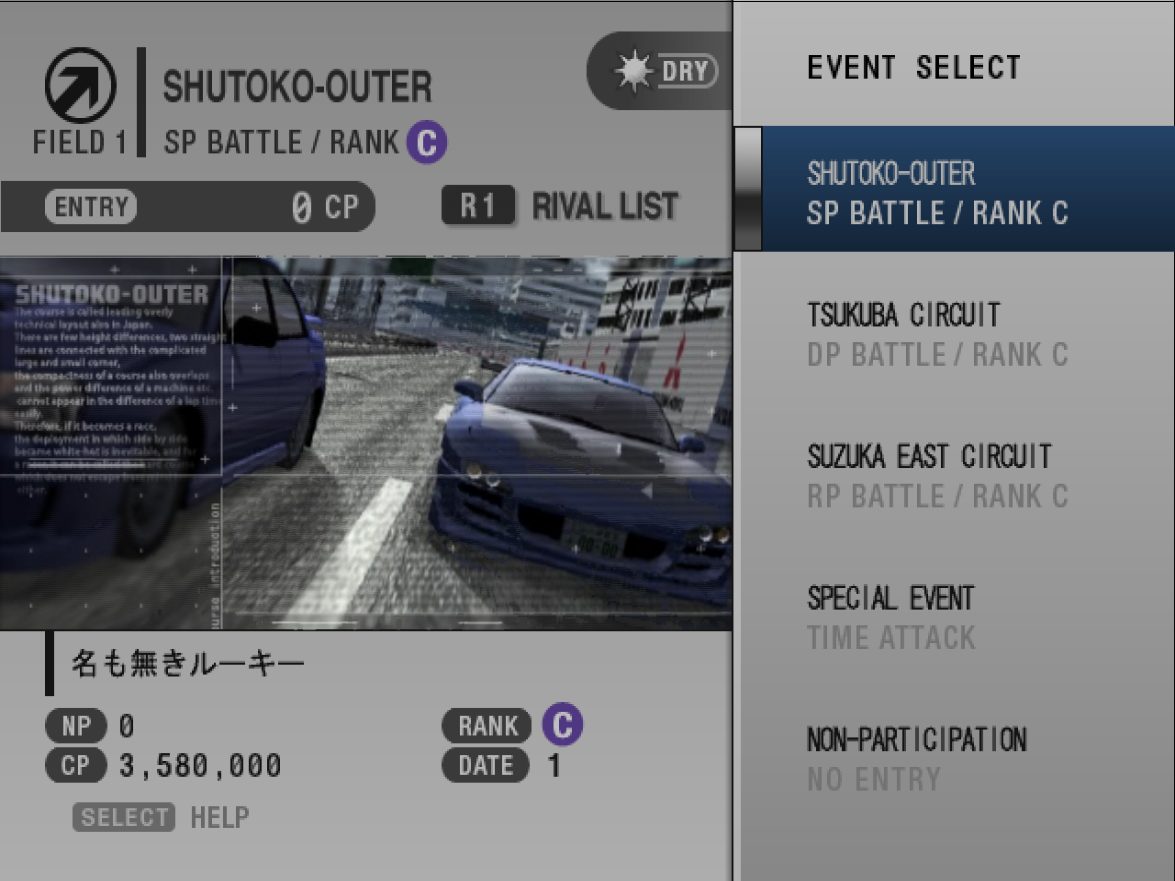
Task: Click the Shutoko-Outer course preview image
Action: (x=366, y=442)
